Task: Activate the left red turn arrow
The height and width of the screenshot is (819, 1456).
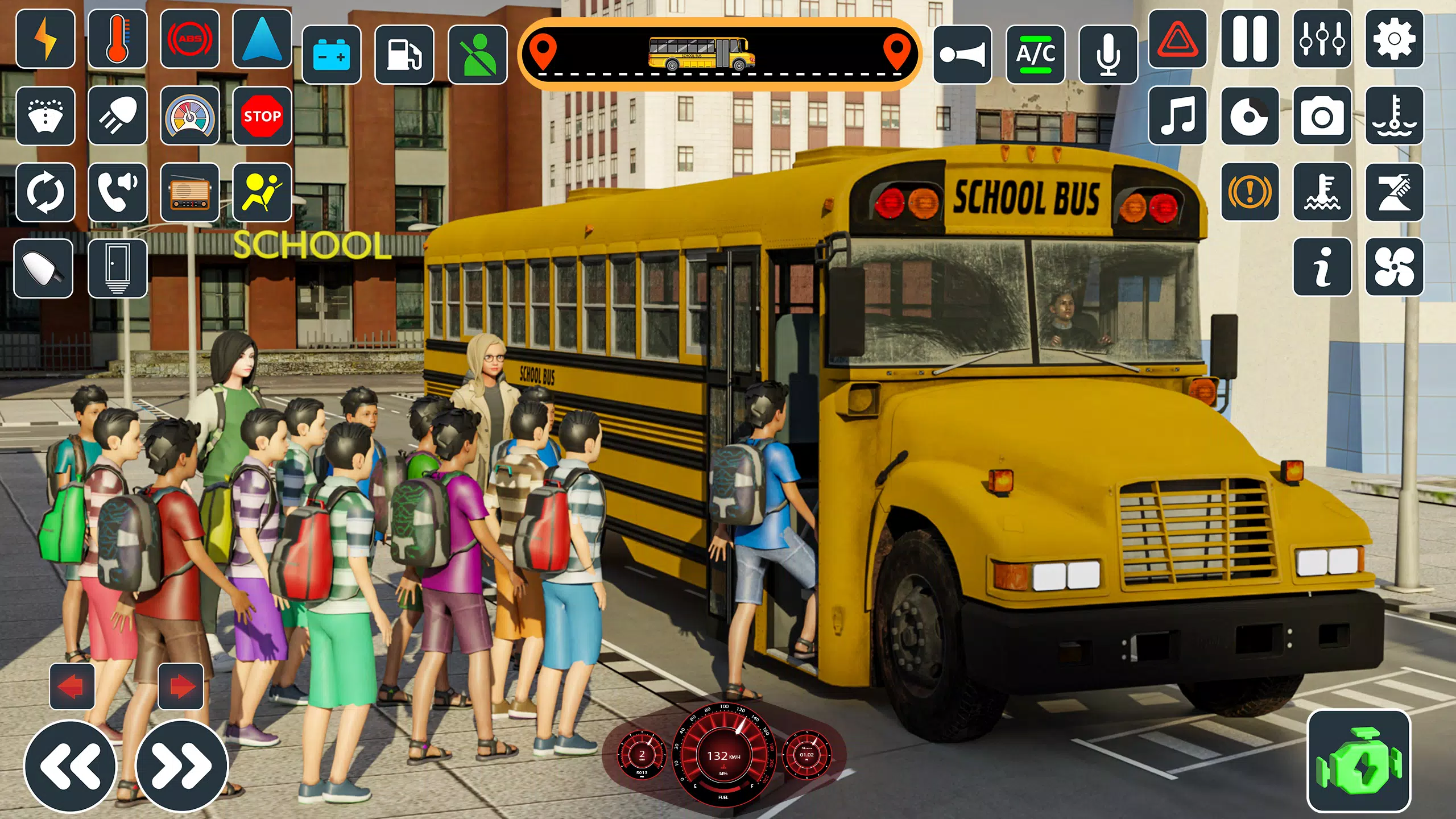Action: tap(72, 686)
